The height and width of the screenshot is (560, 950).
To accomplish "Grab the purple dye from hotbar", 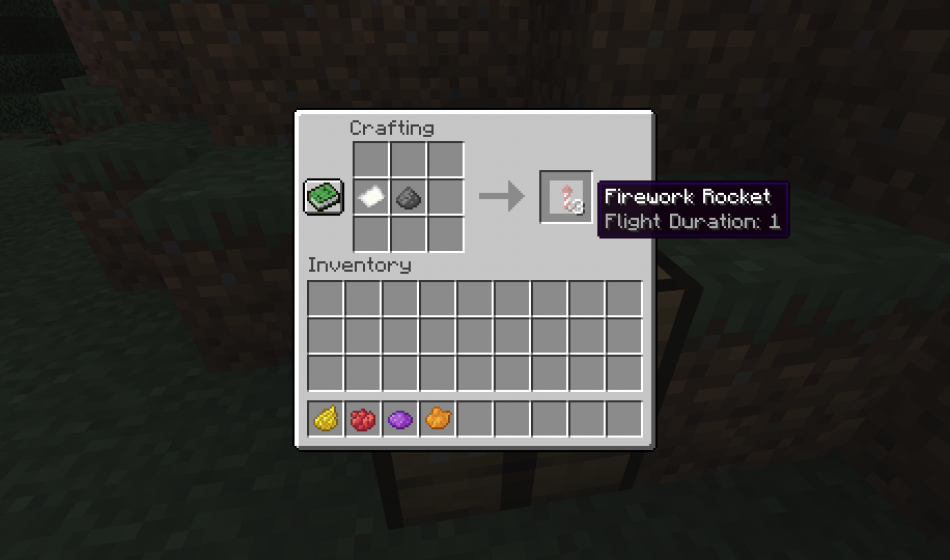I will point(400,419).
